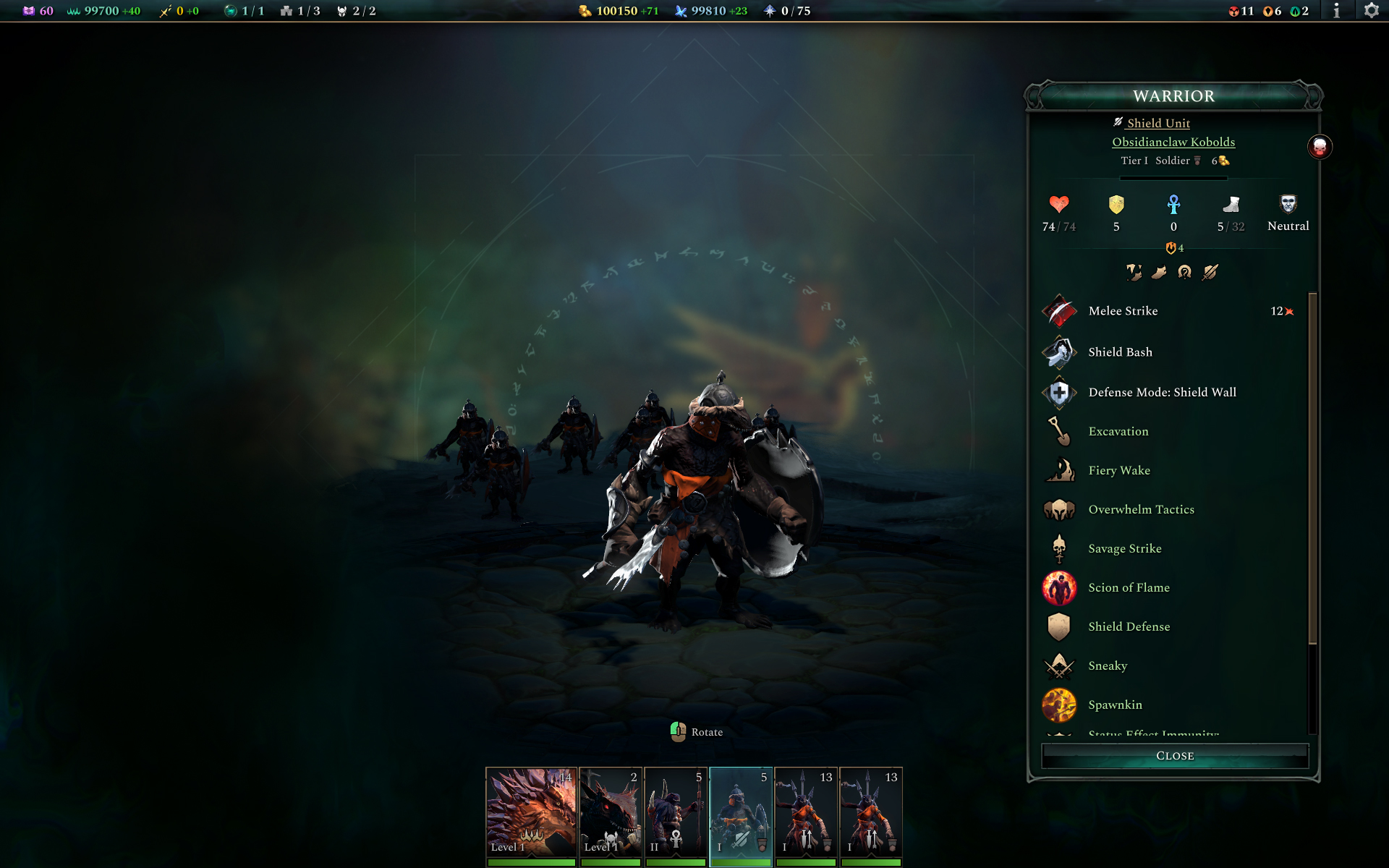Click the Neutral alignment mask icon
The height and width of the screenshot is (868, 1389).
(x=1288, y=204)
